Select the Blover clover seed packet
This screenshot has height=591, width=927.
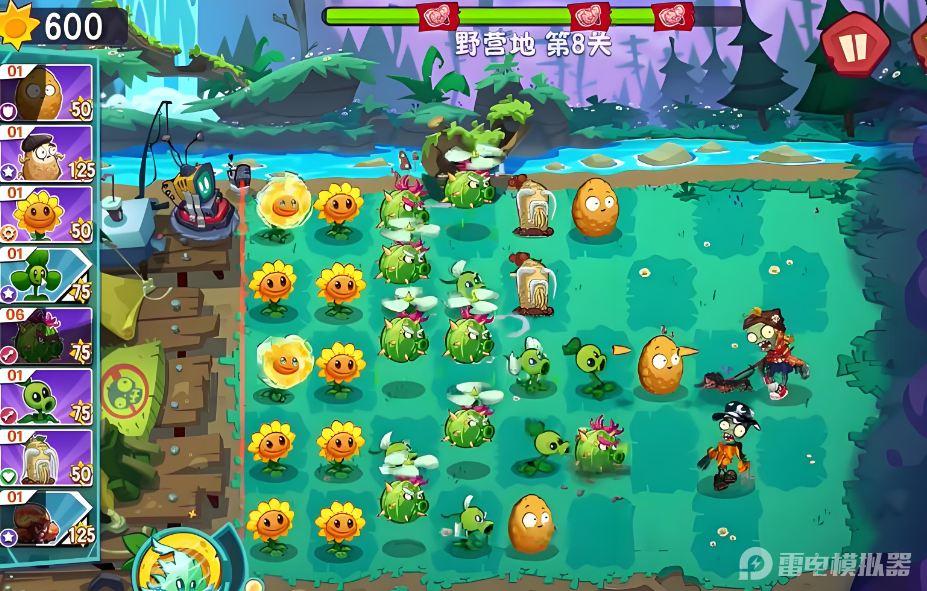pyautogui.click(x=48, y=276)
